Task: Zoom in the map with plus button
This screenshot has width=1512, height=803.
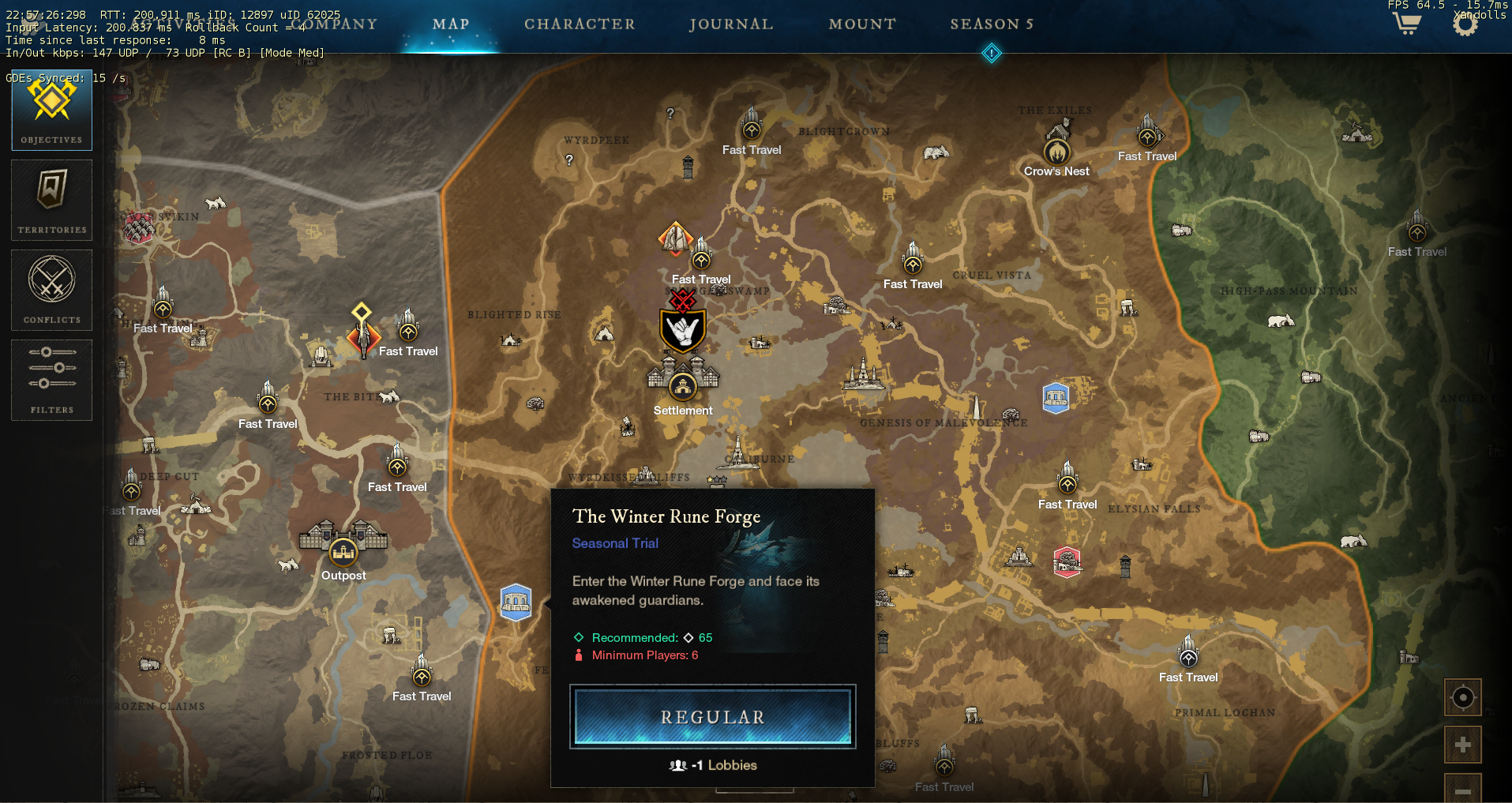Action: (1462, 745)
